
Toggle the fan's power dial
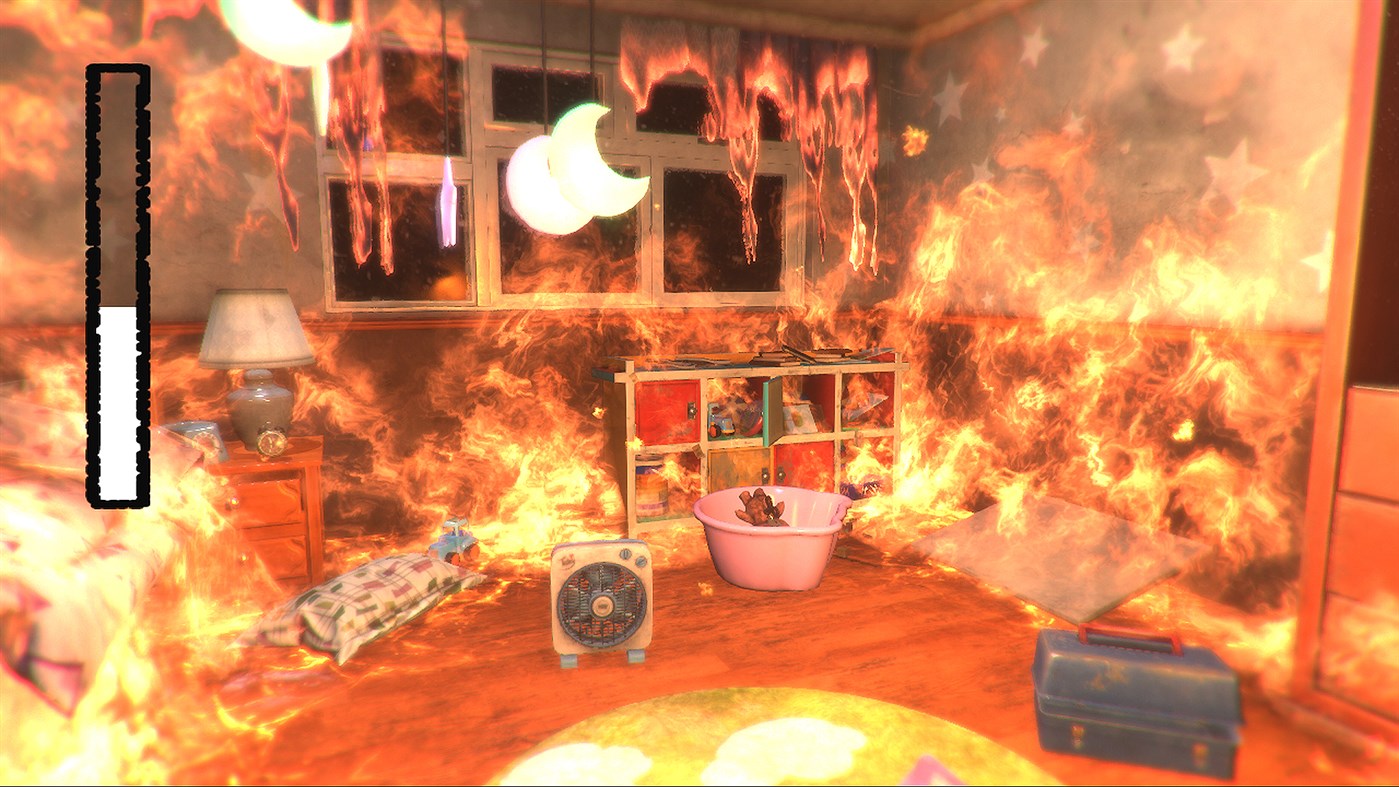(x=626, y=556)
